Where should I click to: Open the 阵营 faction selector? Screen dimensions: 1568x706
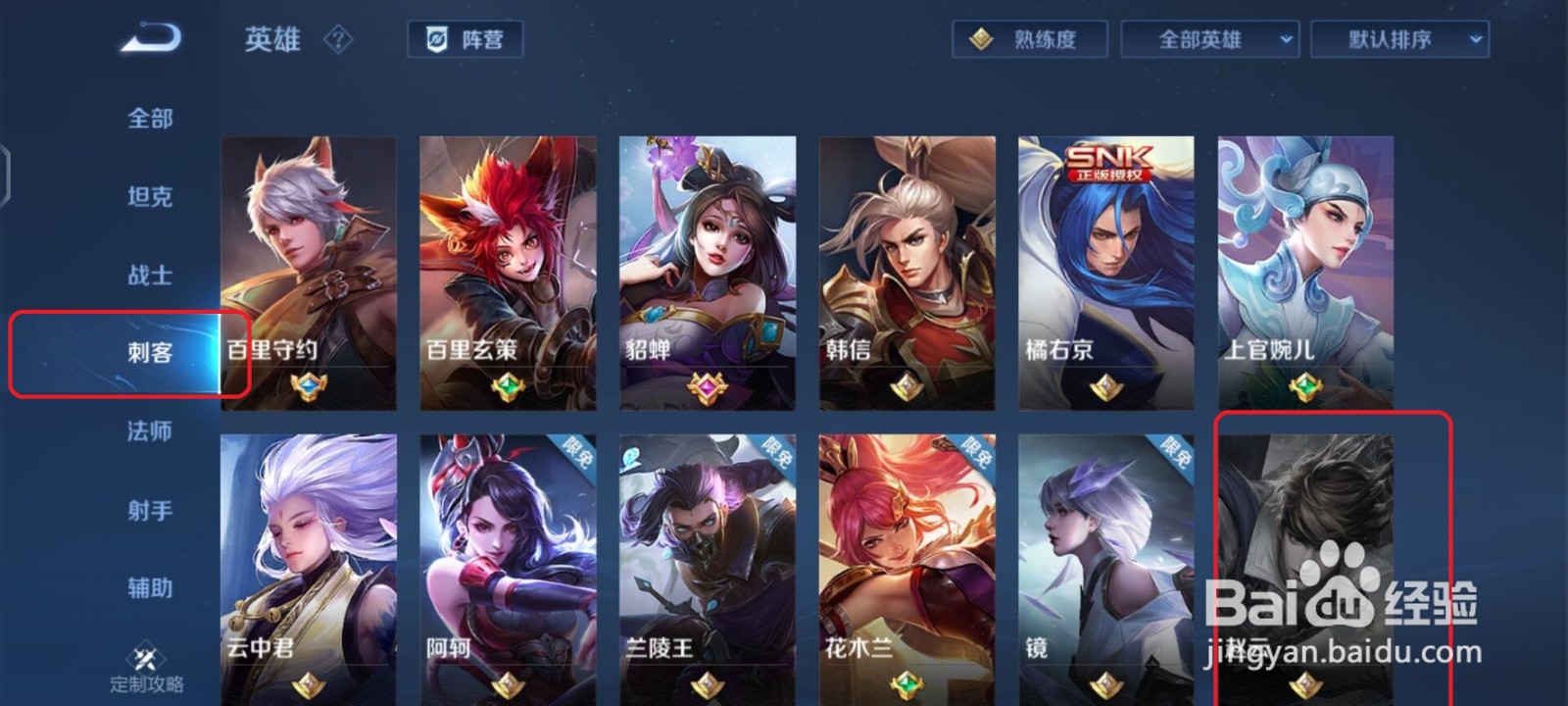point(465,40)
